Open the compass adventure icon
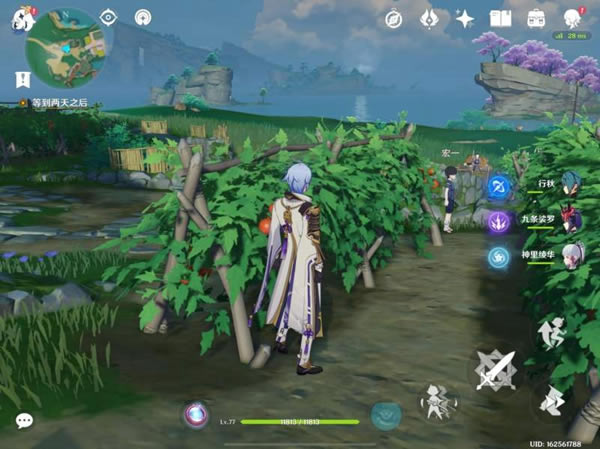Viewport: 600px width, 449px height. click(x=394, y=18)
